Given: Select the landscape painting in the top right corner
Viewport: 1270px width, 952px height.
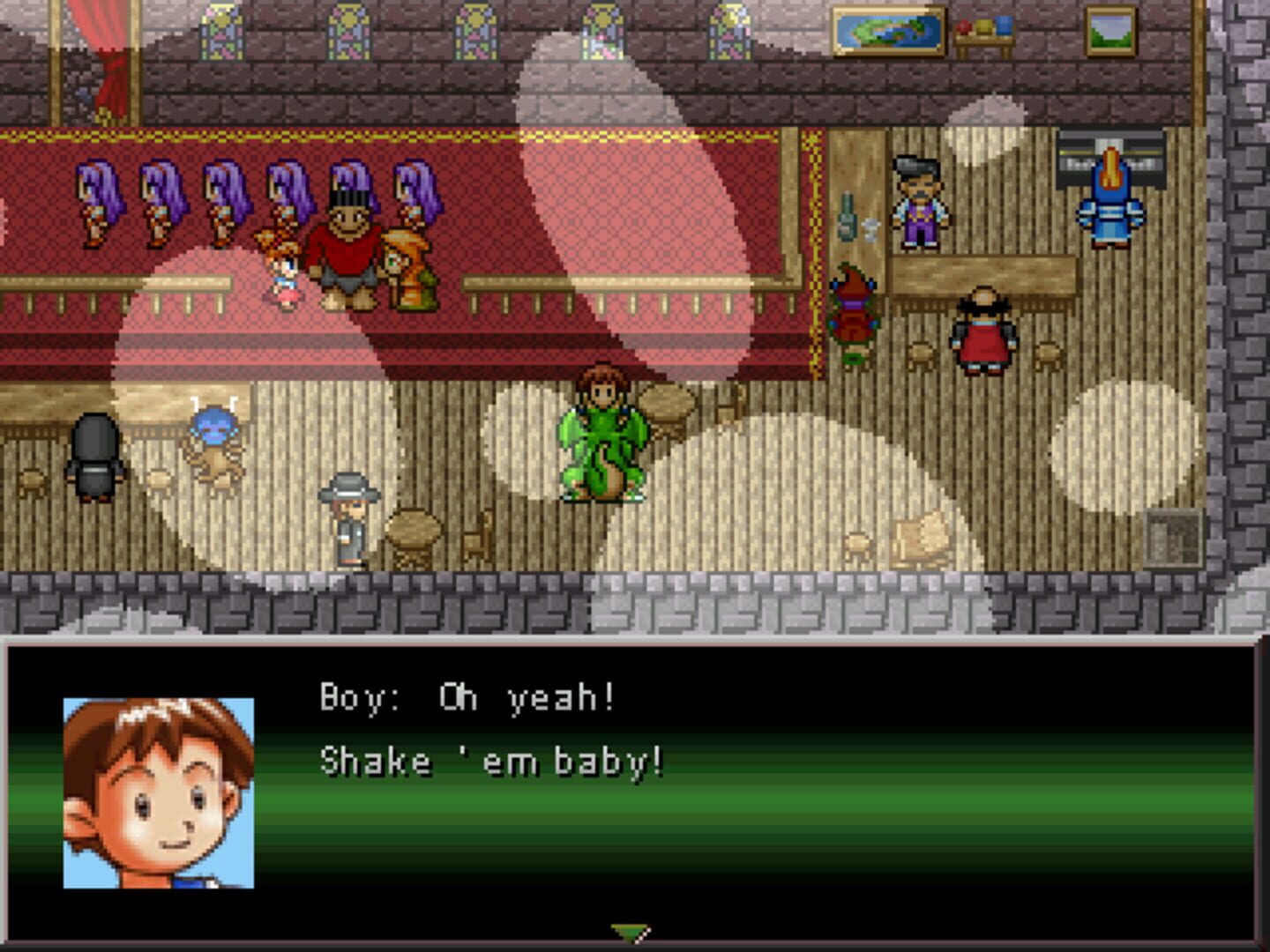Looking at the screenshot, I should [x=1109, y=32].
